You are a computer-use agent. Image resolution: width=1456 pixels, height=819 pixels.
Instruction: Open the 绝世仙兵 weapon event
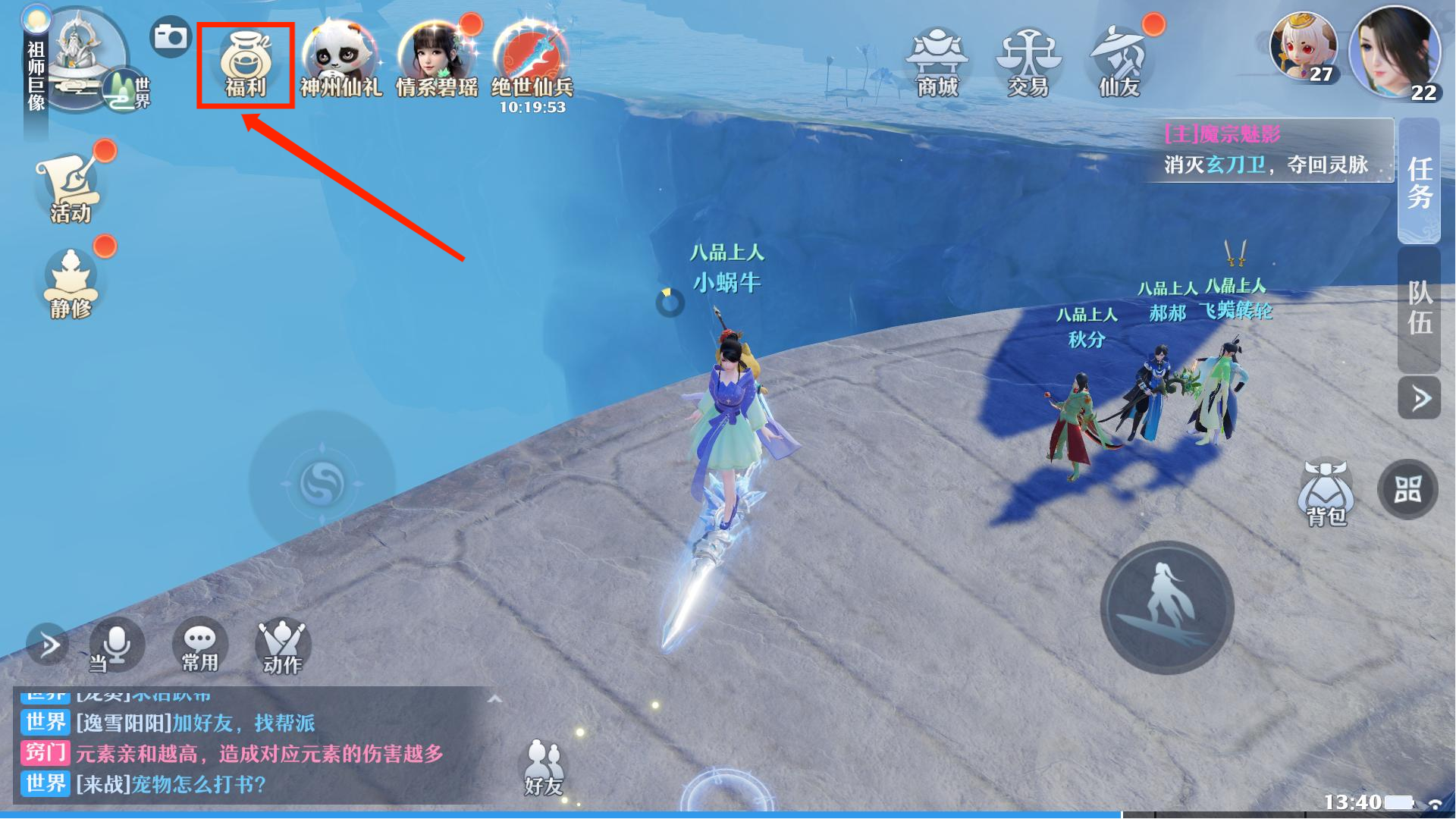[532, 62]
